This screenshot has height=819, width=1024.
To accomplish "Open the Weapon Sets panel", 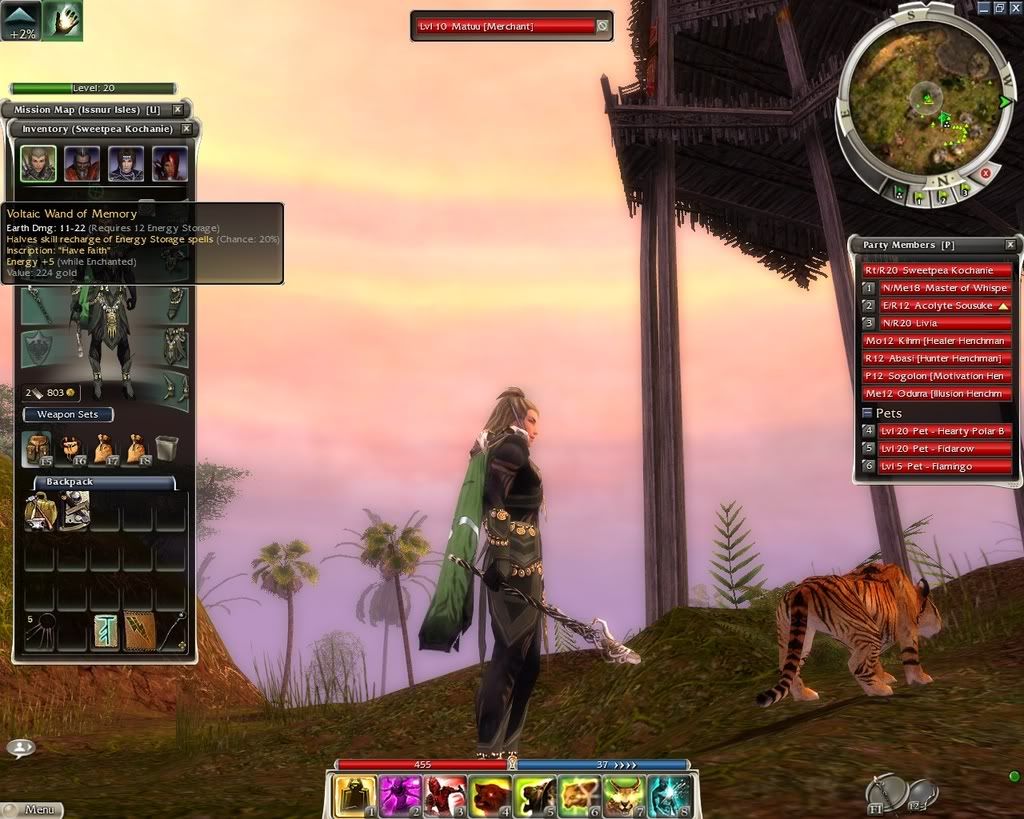I will 68,414.
